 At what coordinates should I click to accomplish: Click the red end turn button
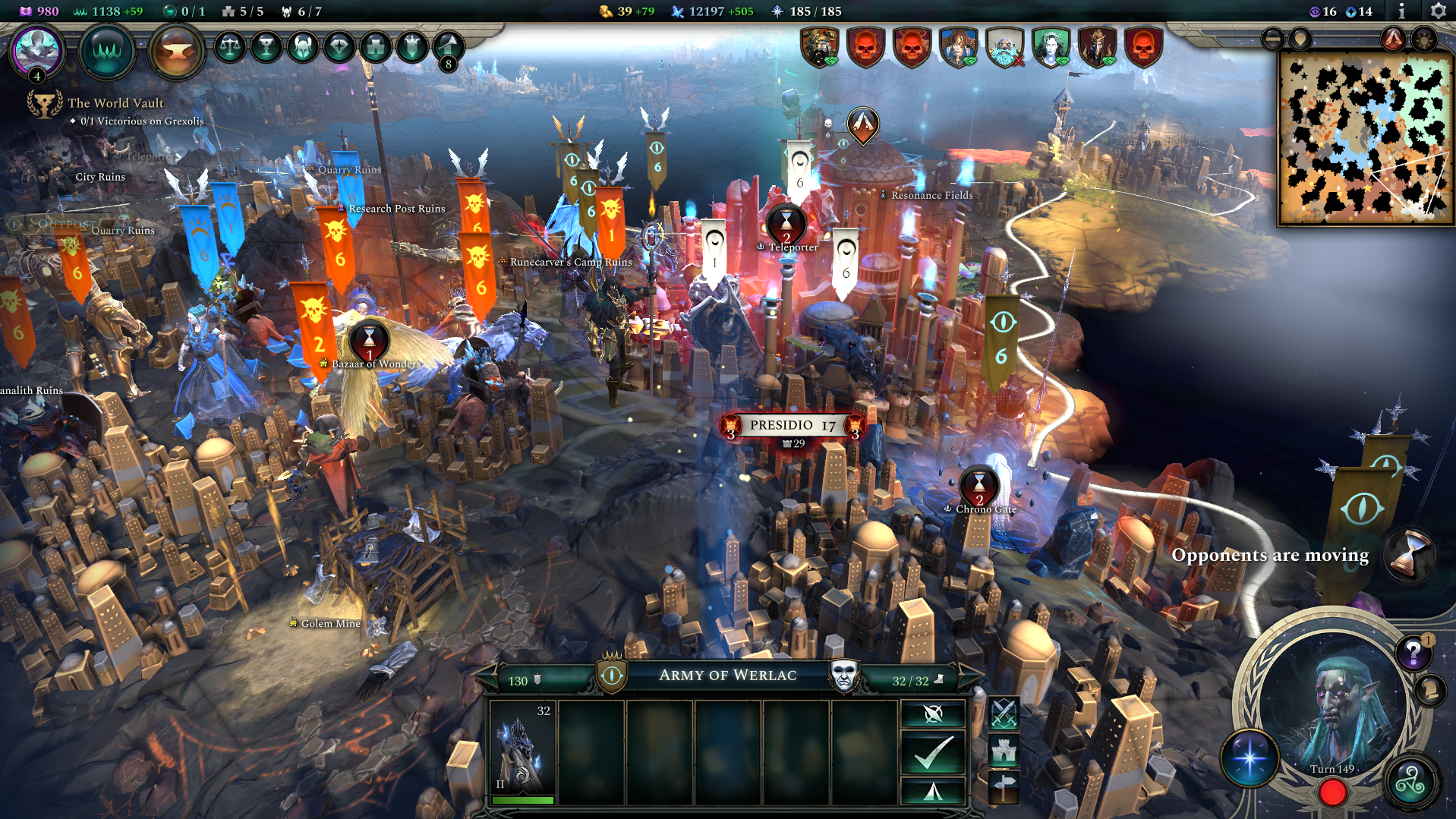point(1332,793)
